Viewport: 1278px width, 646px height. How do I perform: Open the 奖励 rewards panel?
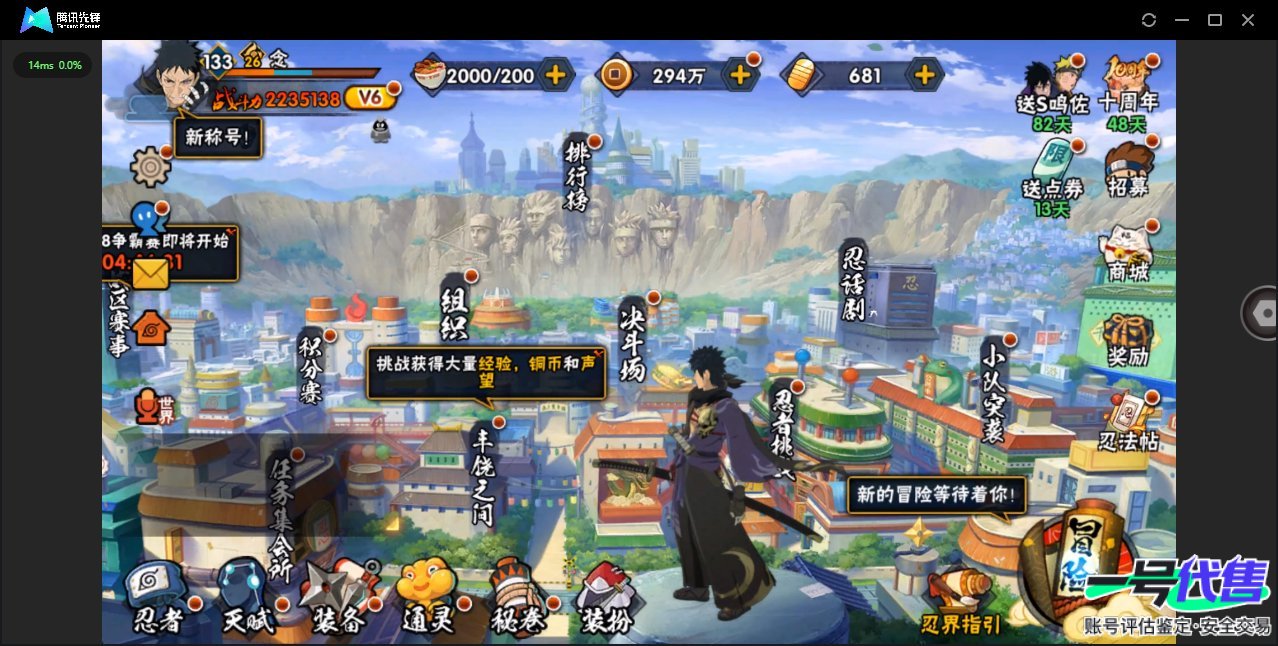click(1128, 338)
